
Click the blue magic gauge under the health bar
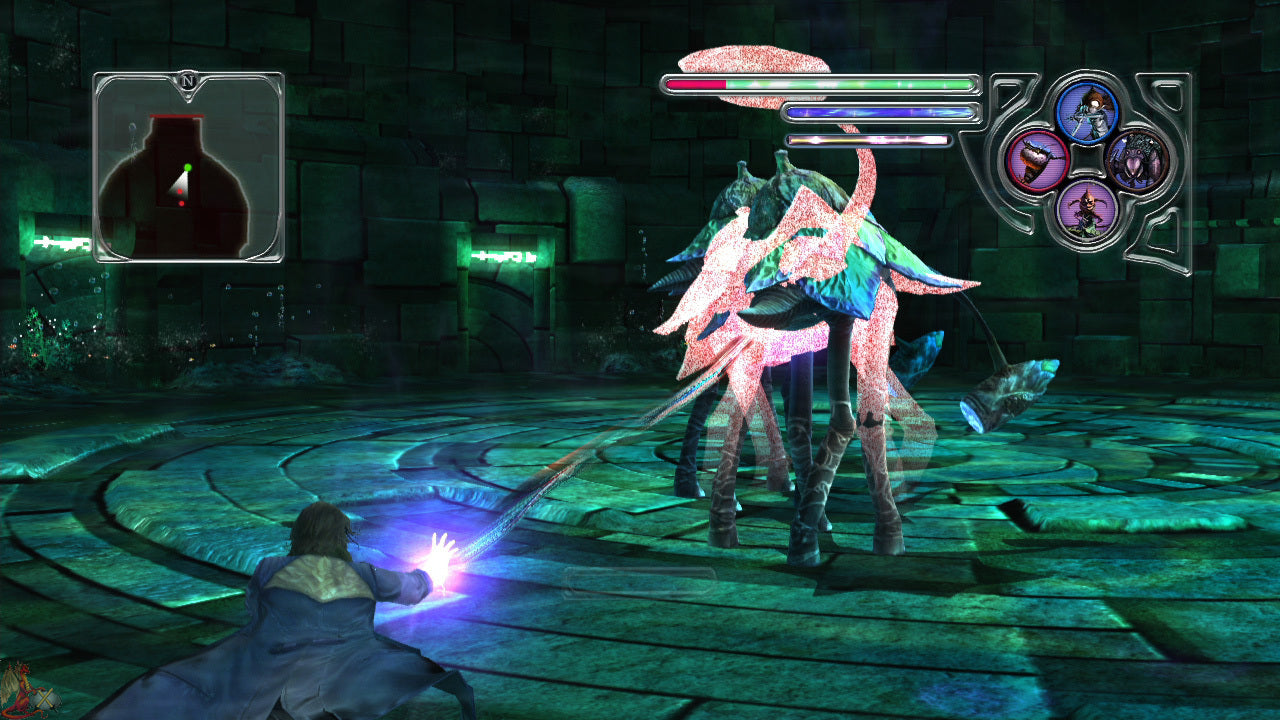coord(880,112)
